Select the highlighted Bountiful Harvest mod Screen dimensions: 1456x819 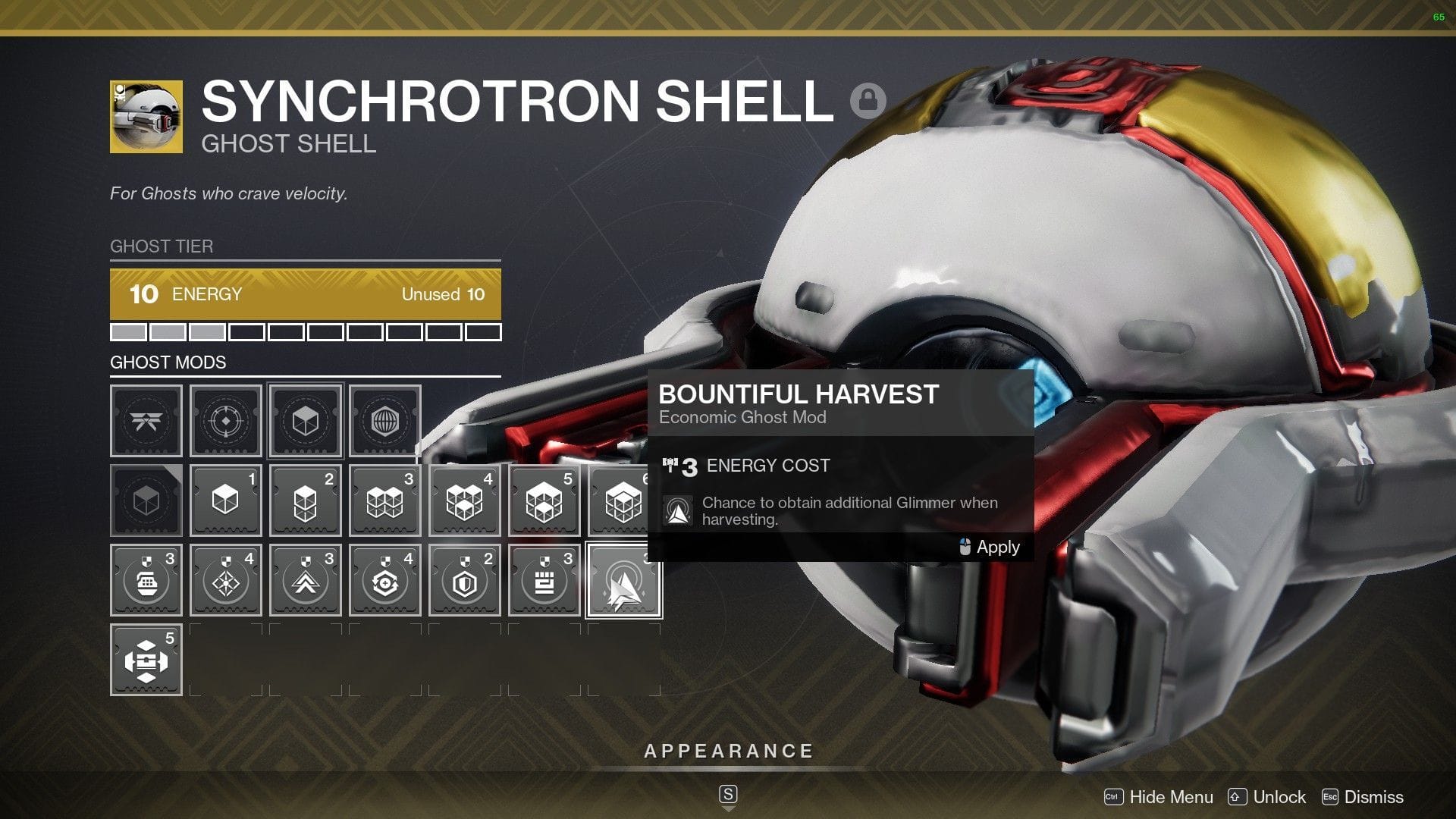[x=623, y=580]
